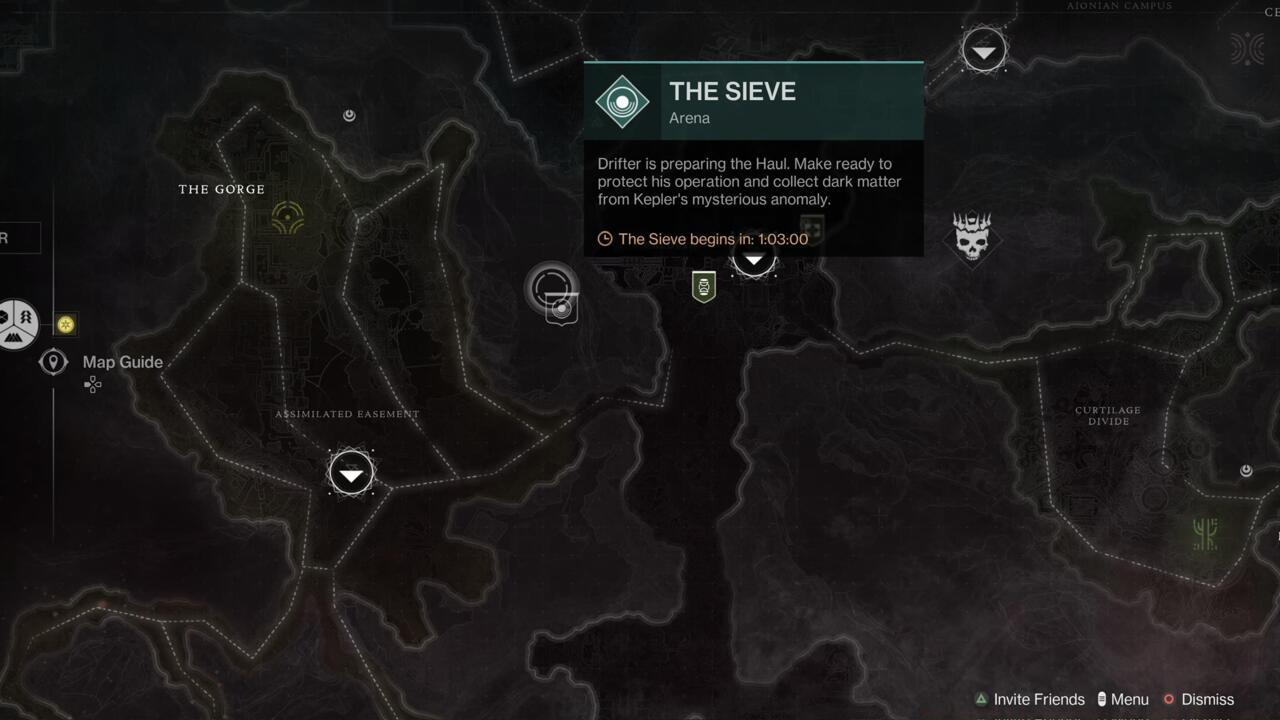The height and width of the screenshot is (720, 1280).
Task: Select the landing zone near Aionian Campus
Action: [983, 48]
